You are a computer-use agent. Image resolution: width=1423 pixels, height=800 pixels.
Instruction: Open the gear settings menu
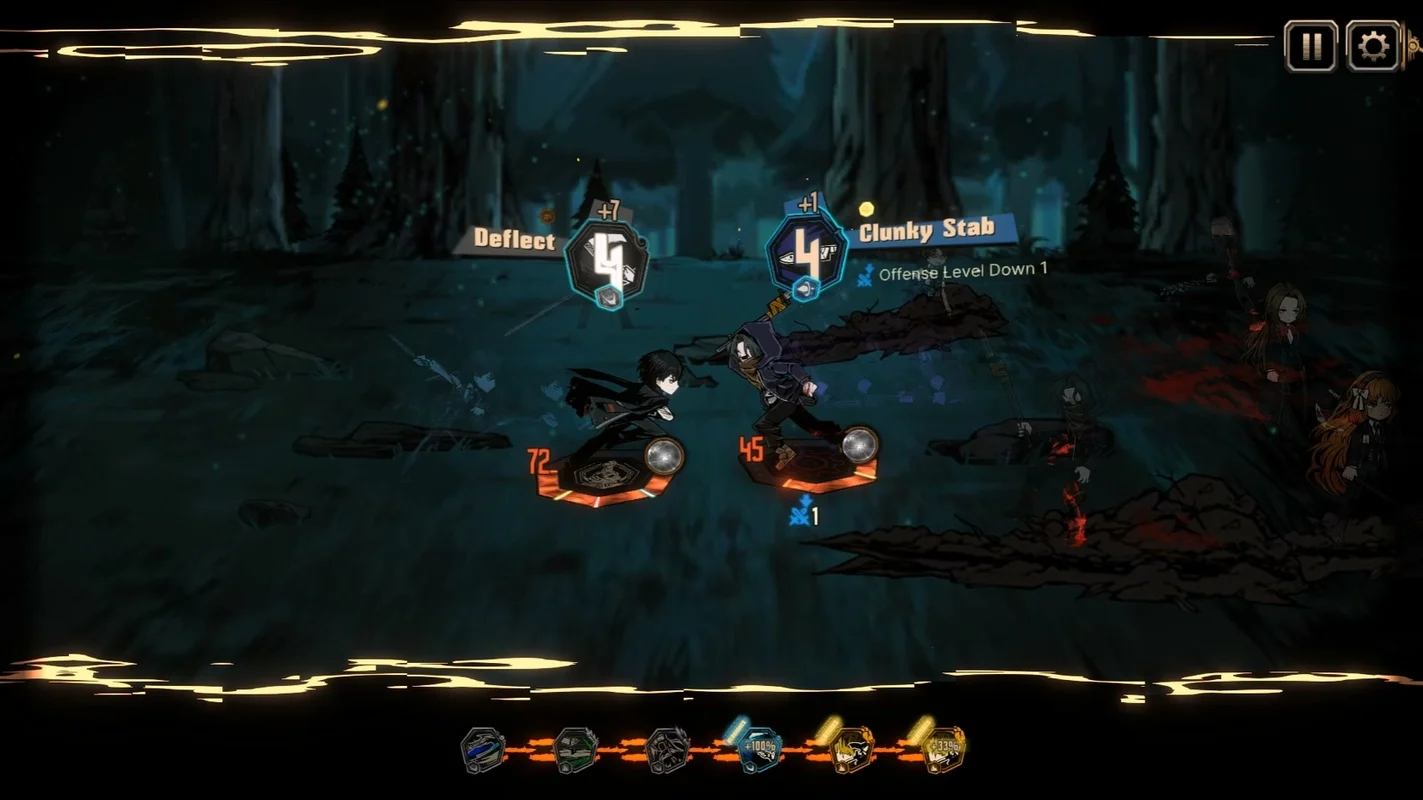pos(1373,46)
